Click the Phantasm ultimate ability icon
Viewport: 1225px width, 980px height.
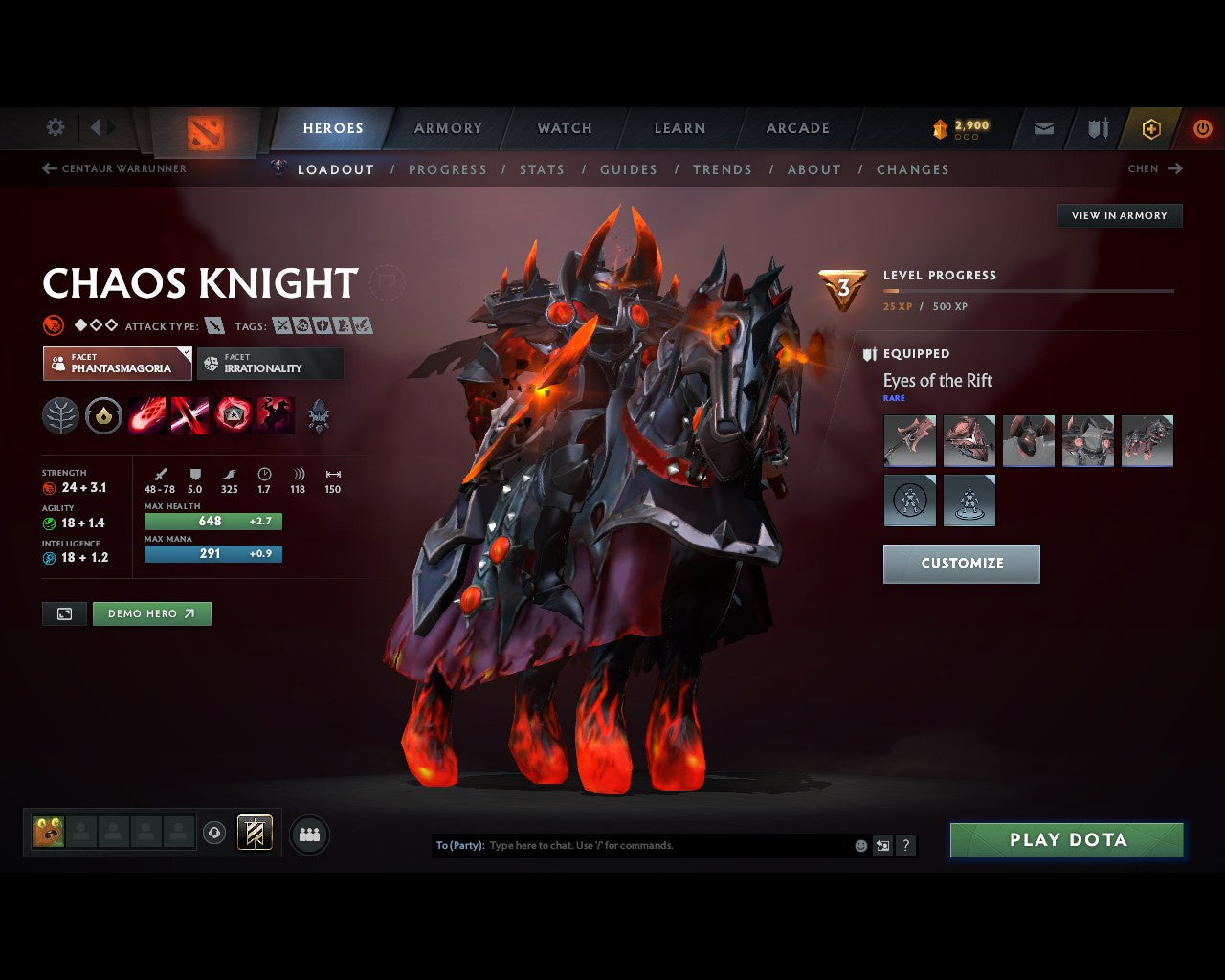(276, 415)
